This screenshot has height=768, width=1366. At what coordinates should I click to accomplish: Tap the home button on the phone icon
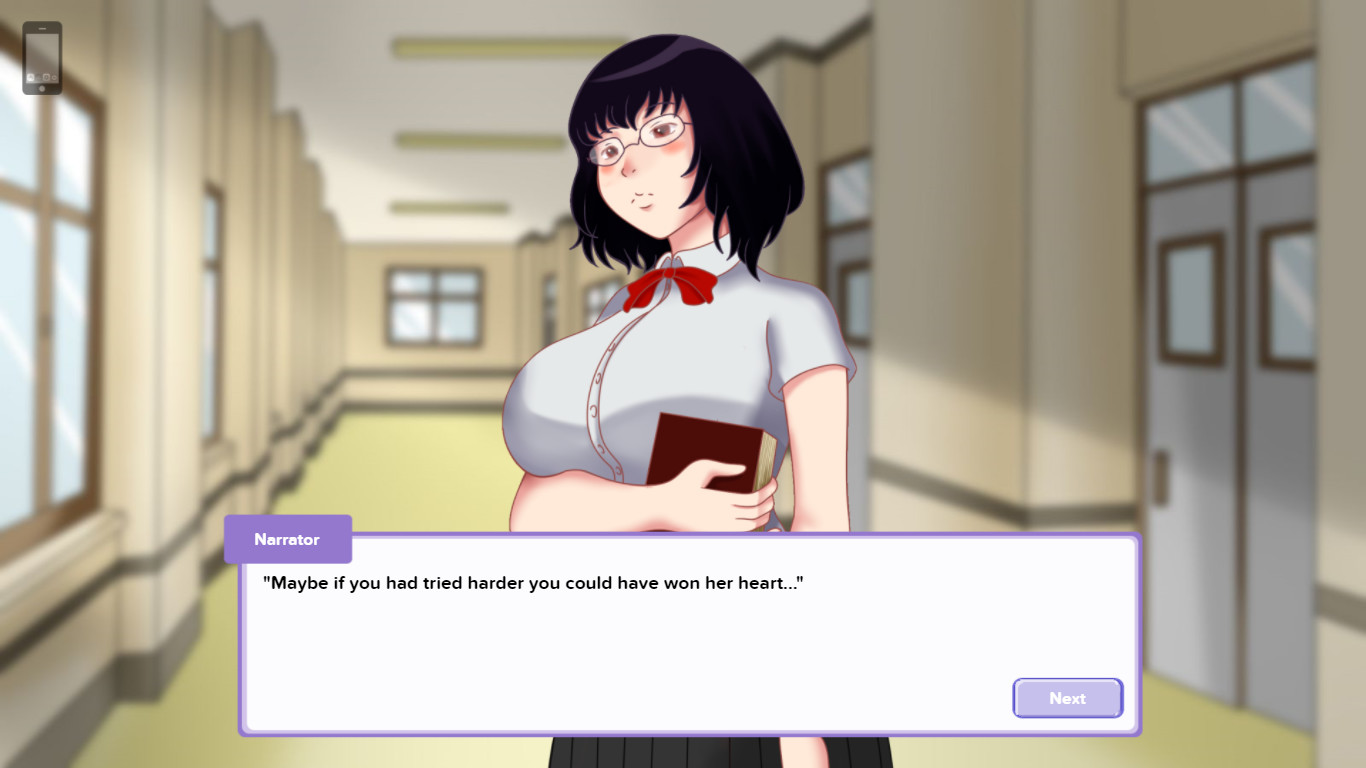coord(42,88)
